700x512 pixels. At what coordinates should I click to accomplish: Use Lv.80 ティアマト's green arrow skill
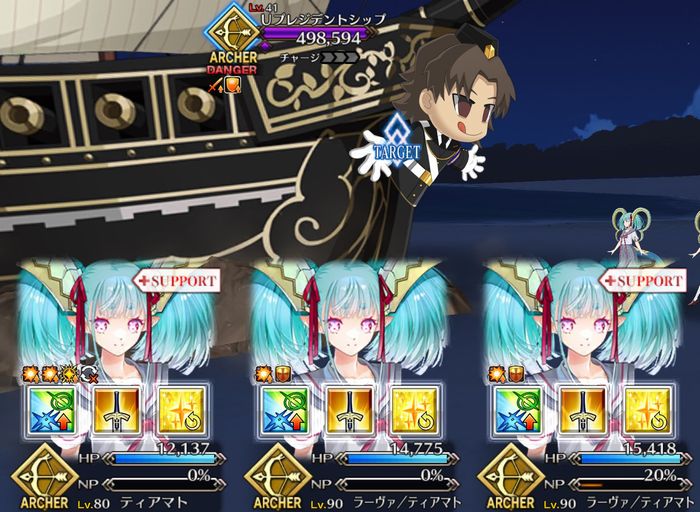point(52,410)
